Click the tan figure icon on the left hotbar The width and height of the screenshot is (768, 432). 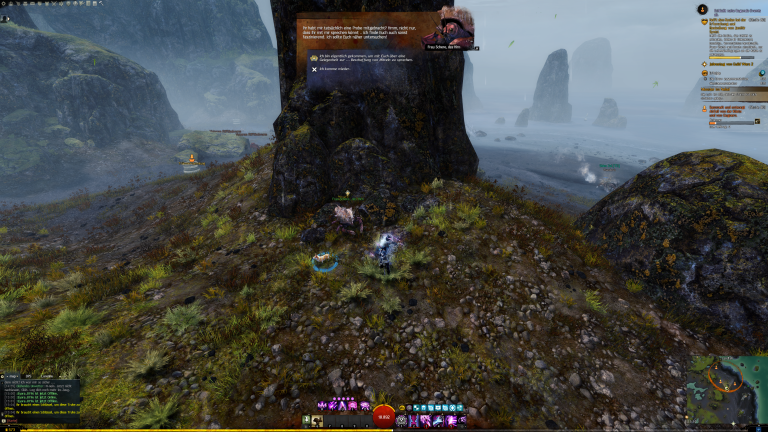click(319, 421)
